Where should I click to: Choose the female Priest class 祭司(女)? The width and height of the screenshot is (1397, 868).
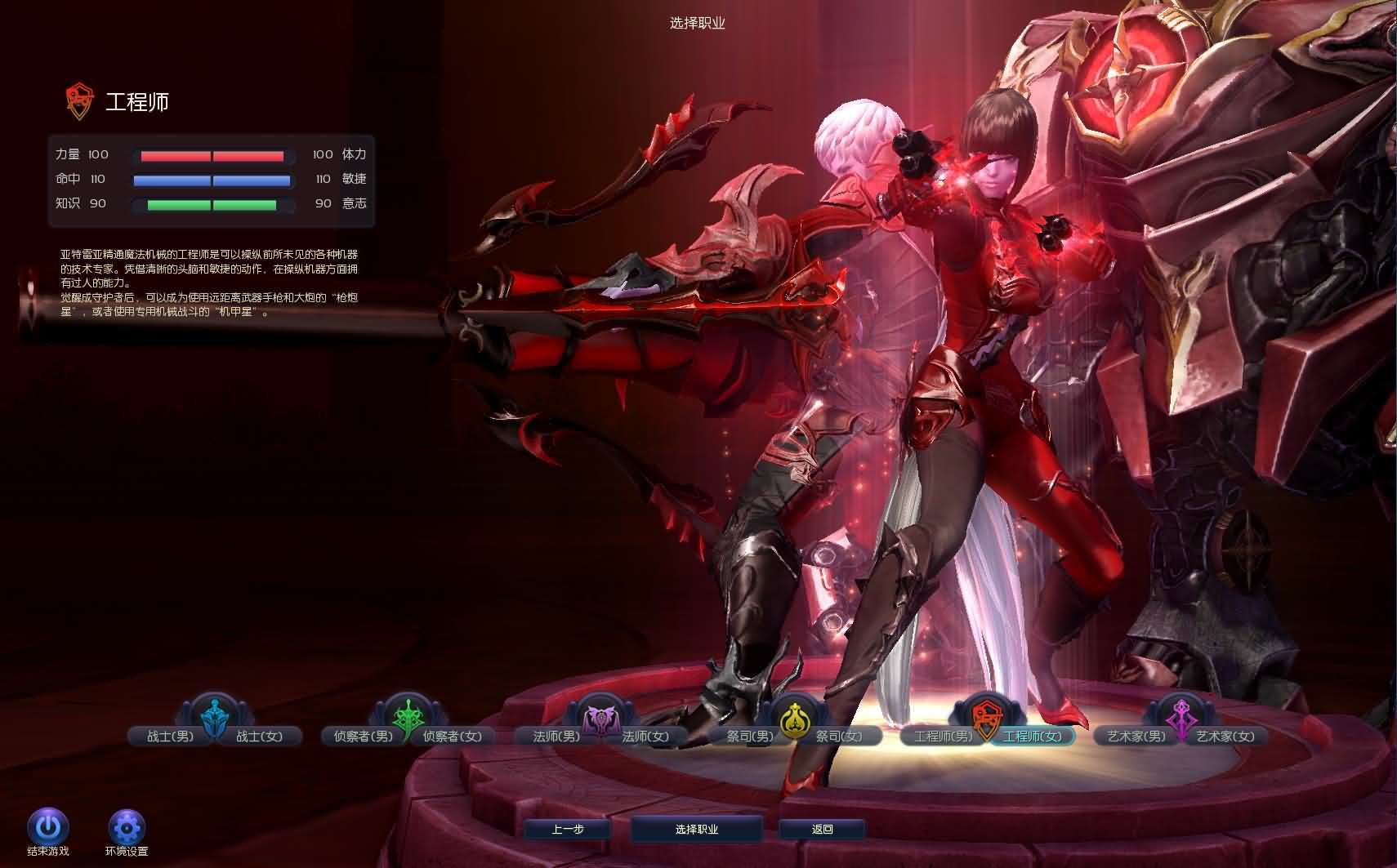coord(839,737)
